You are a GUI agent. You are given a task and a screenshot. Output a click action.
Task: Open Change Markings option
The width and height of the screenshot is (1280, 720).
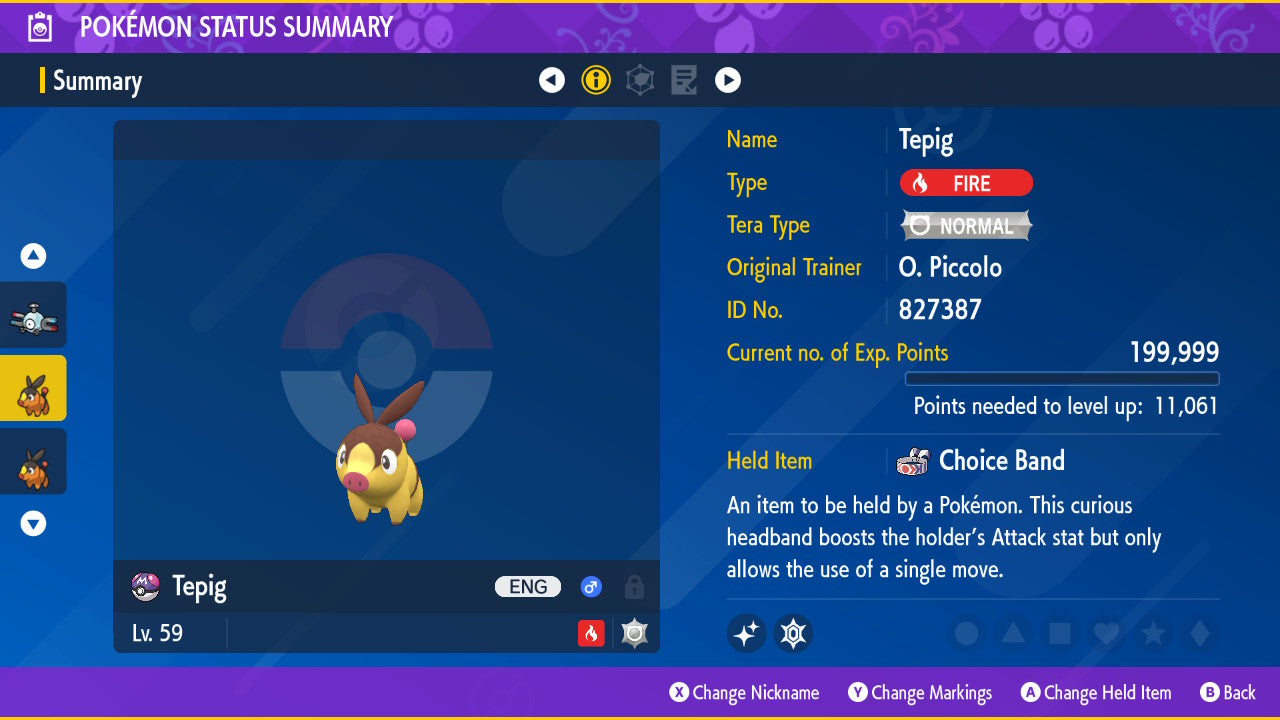(x=920, y=693)
